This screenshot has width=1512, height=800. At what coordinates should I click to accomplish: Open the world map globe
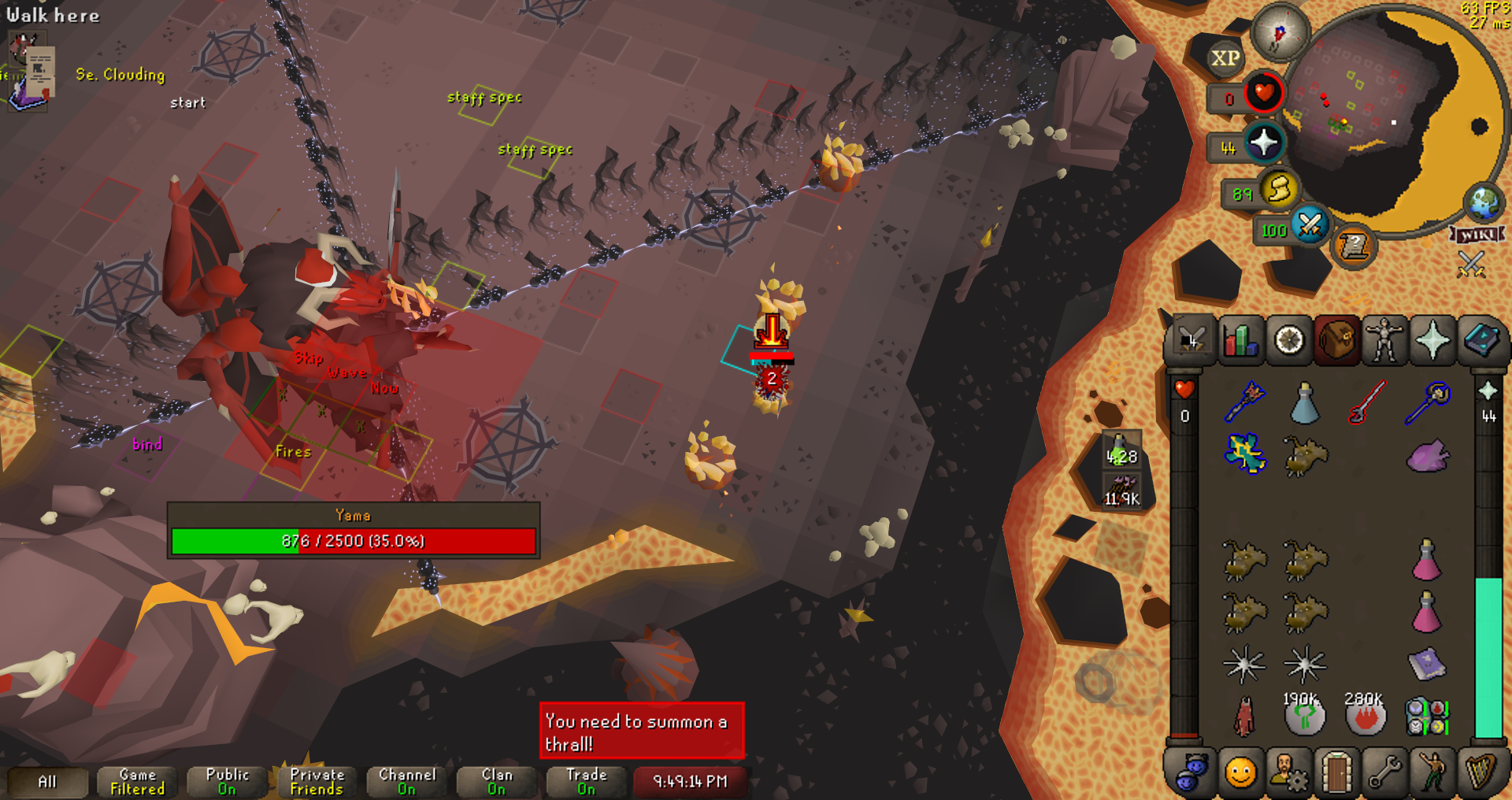click(x=1484, y=202)
